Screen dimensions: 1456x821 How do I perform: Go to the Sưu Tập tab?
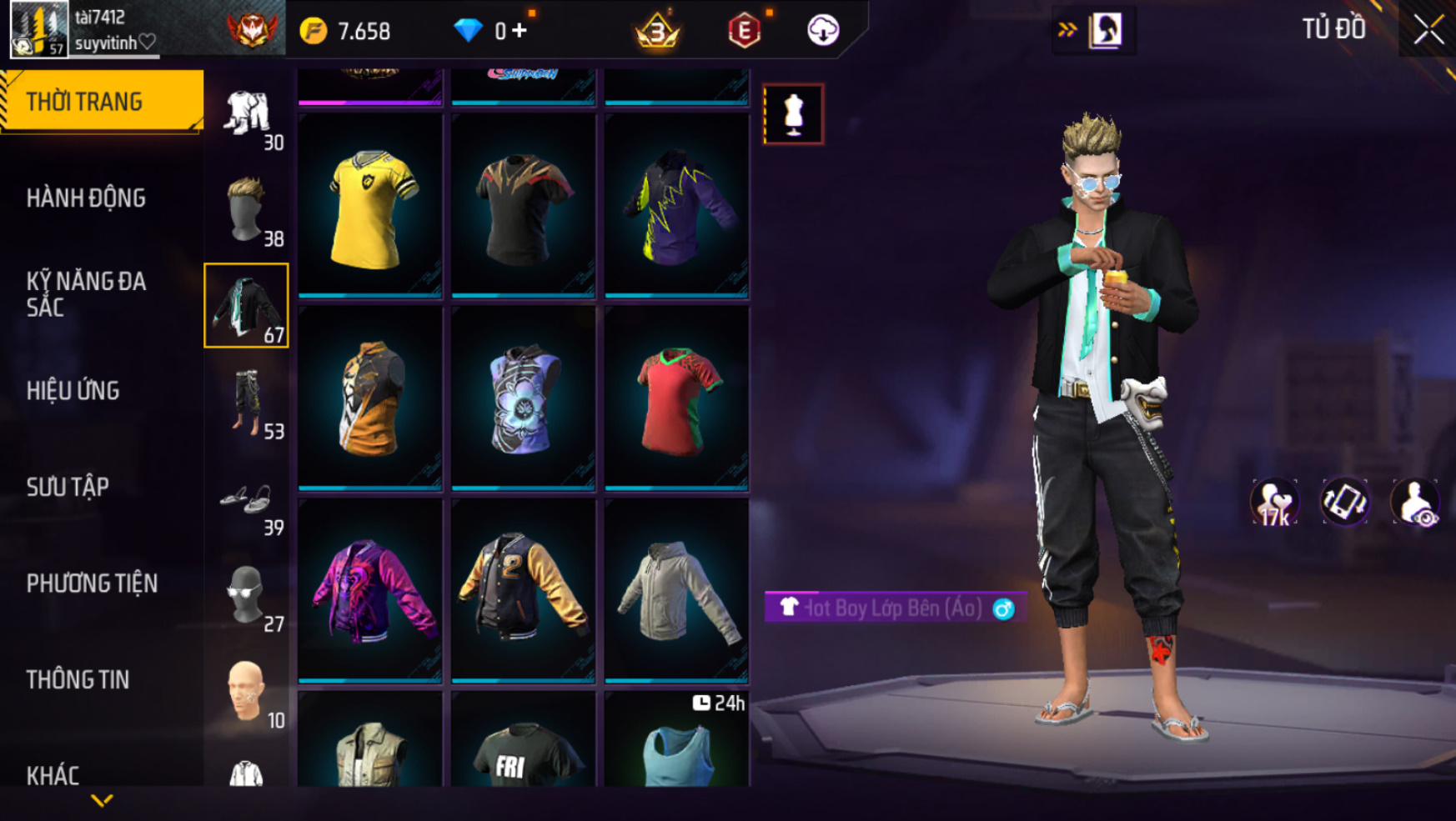(x=68, y=487)
